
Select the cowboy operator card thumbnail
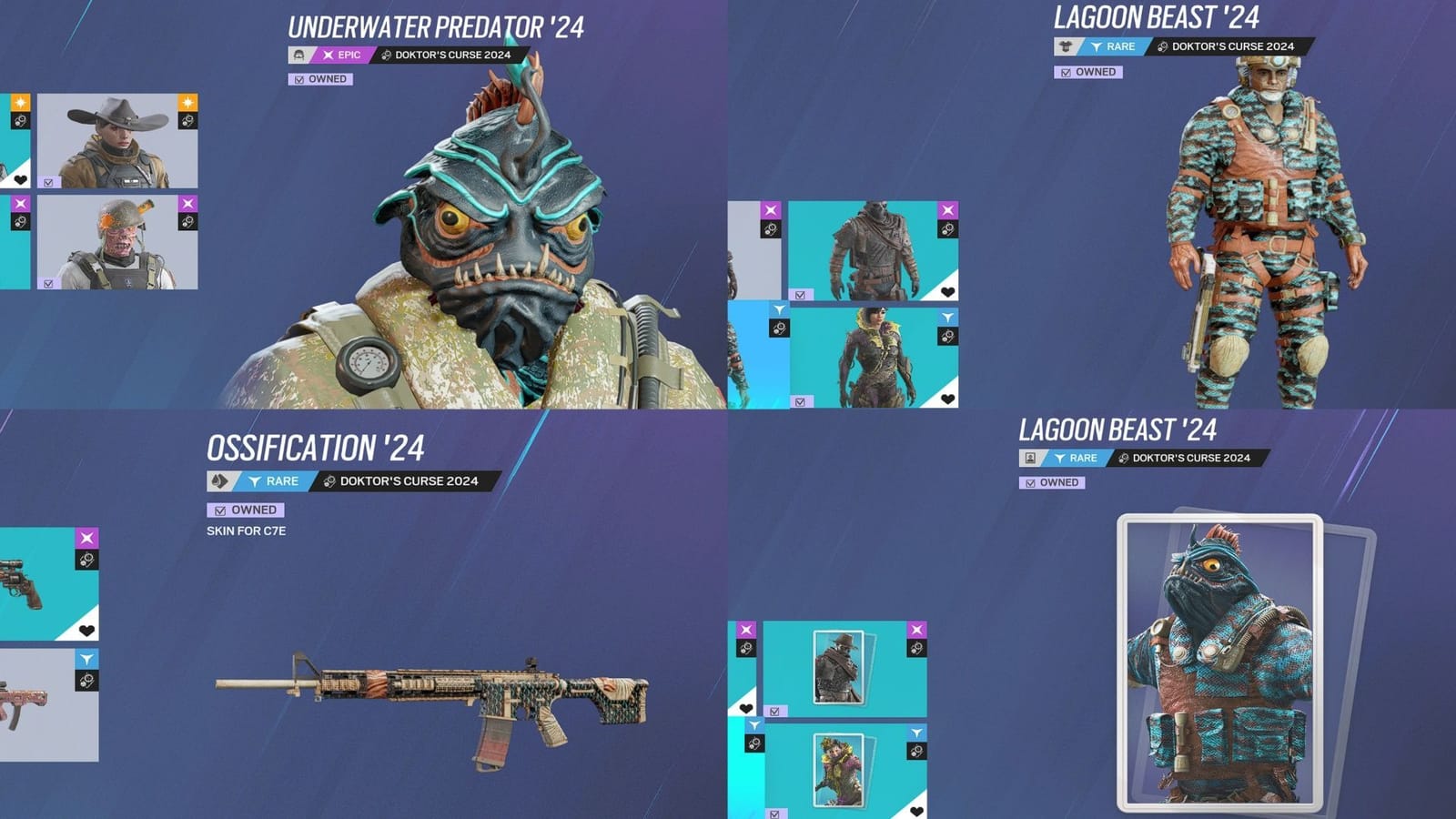point(839,668)
